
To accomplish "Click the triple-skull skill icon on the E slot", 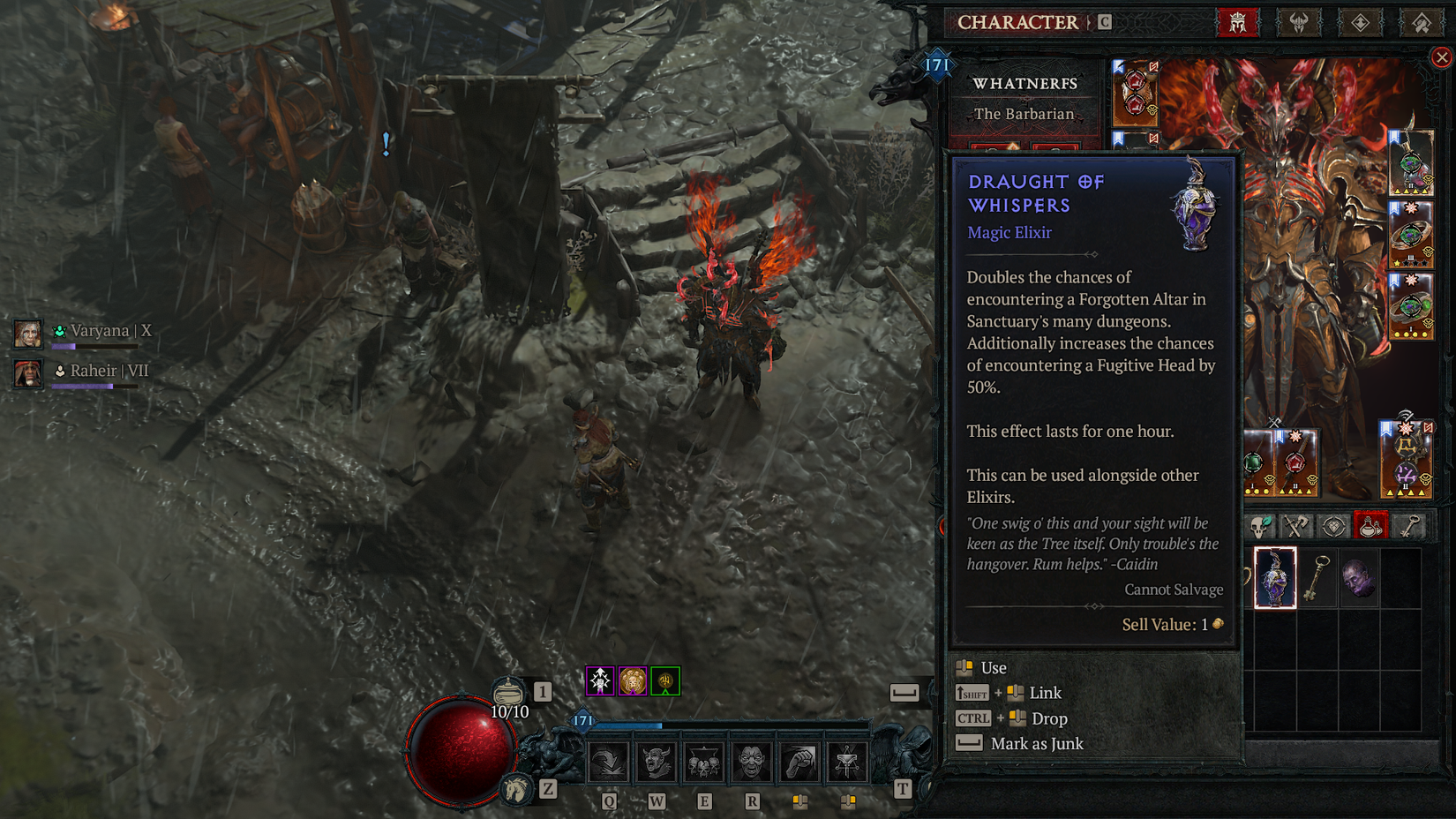I will tap(702, 762).
